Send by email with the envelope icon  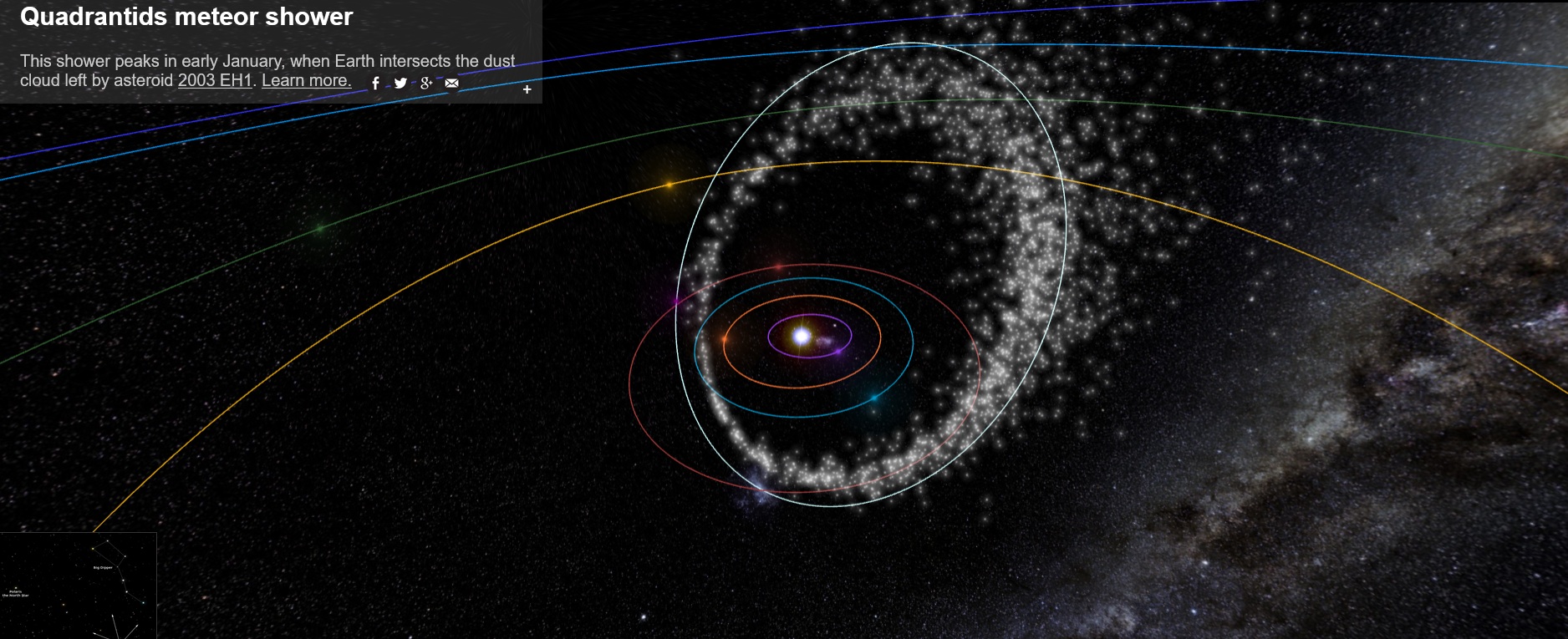(451, 84)
